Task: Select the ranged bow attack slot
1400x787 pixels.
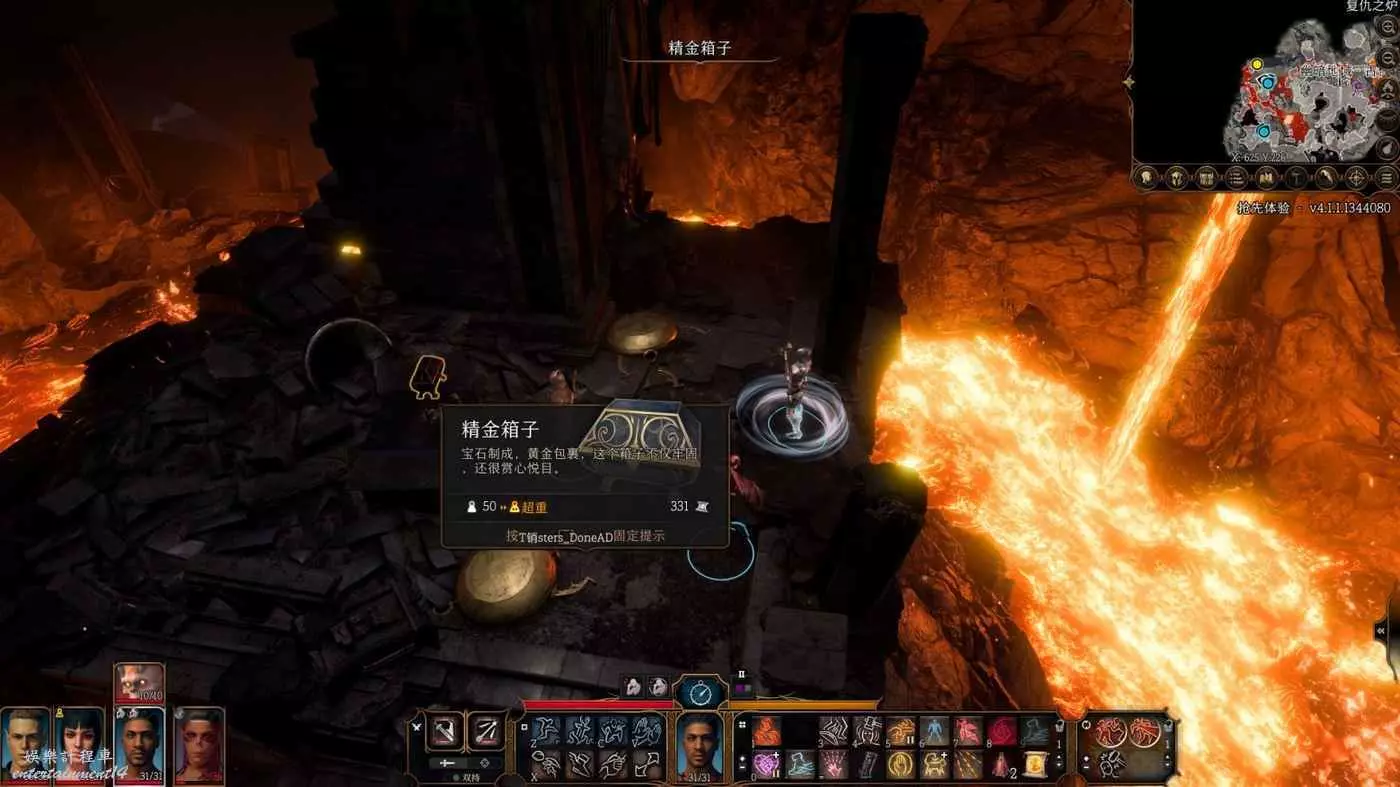Action: coord(487,731)
